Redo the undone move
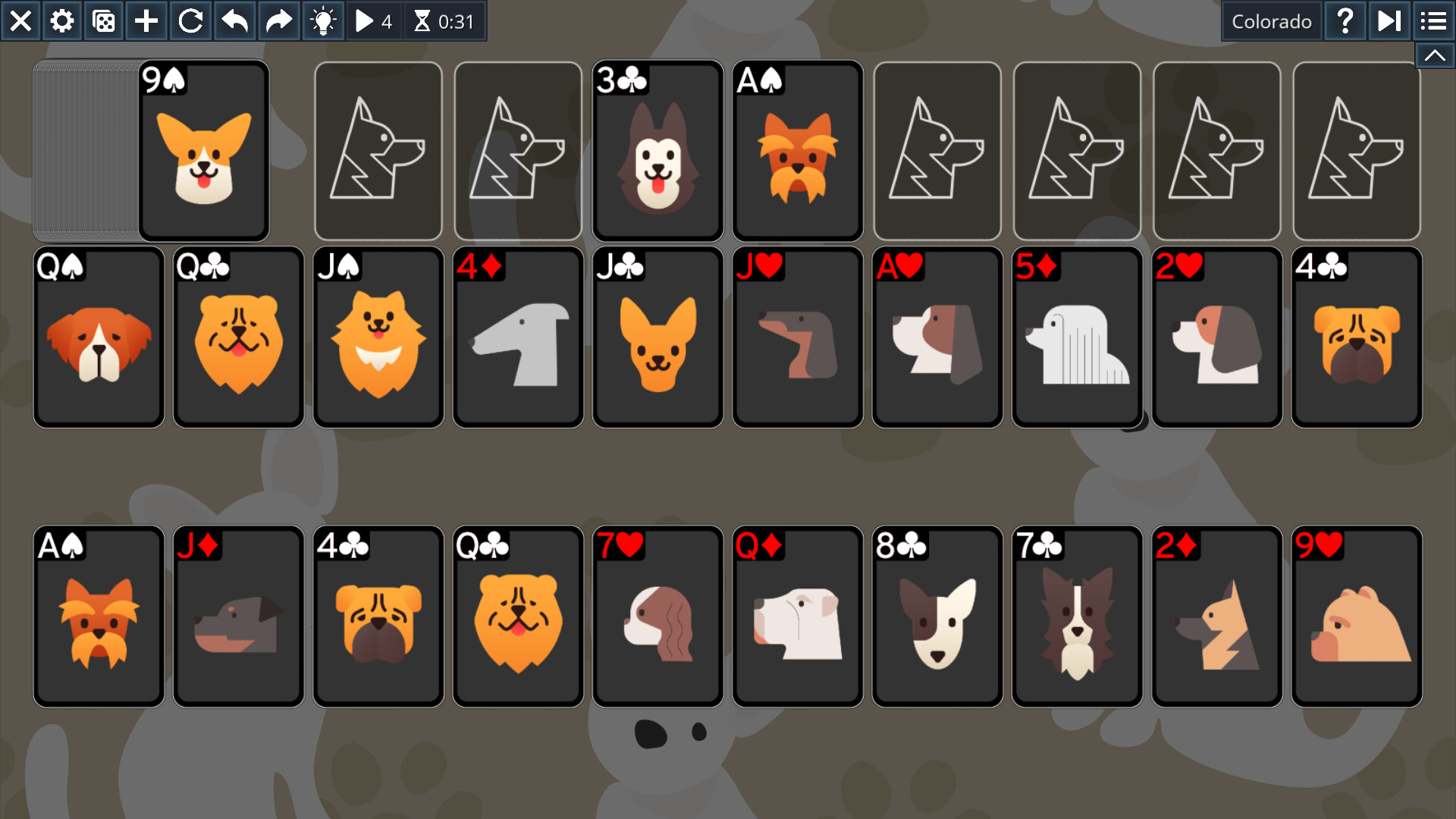 pyautogui.click(x=278, y=20)
